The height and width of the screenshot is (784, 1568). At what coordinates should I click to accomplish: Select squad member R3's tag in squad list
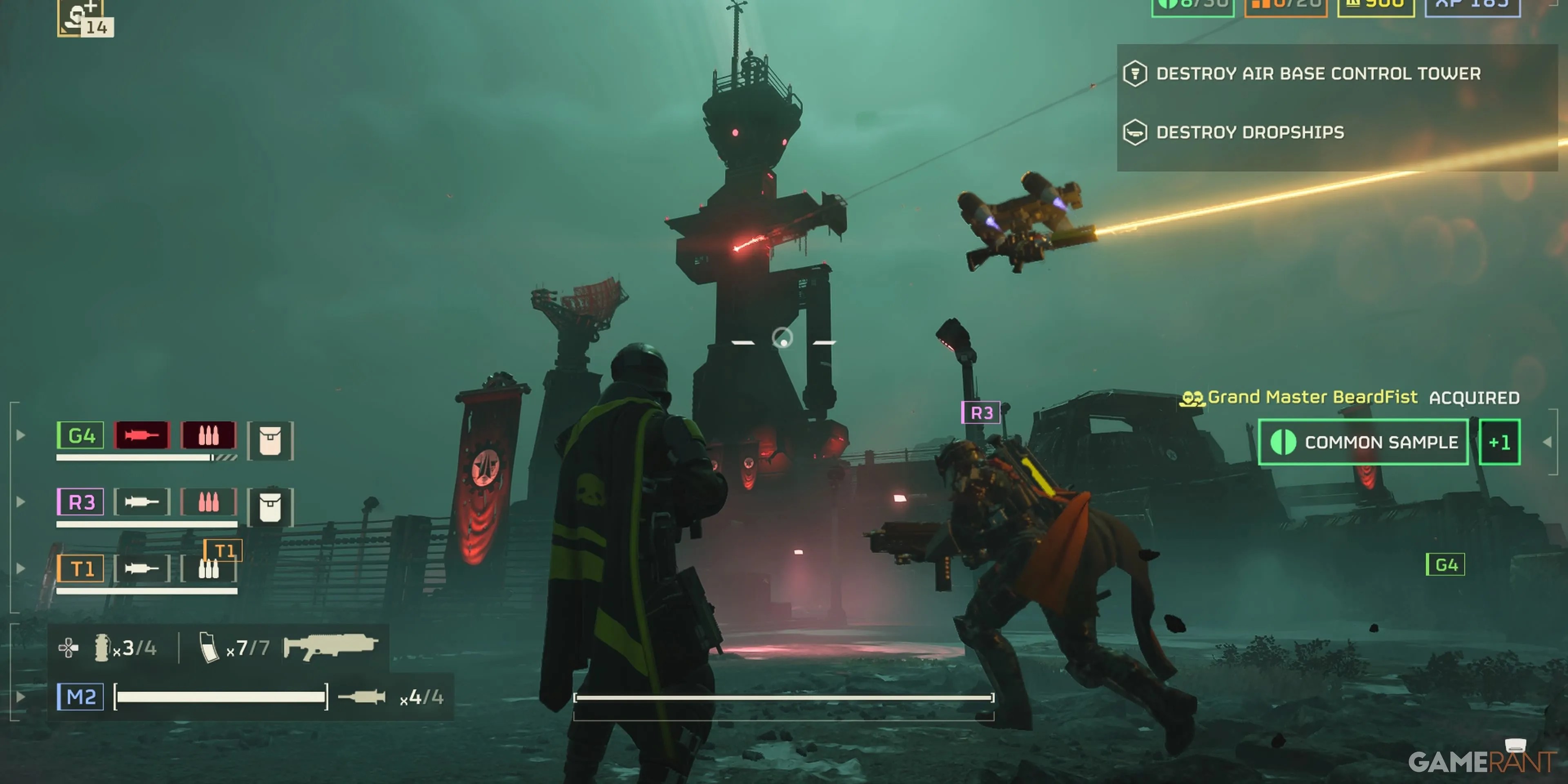pos(80,502)
